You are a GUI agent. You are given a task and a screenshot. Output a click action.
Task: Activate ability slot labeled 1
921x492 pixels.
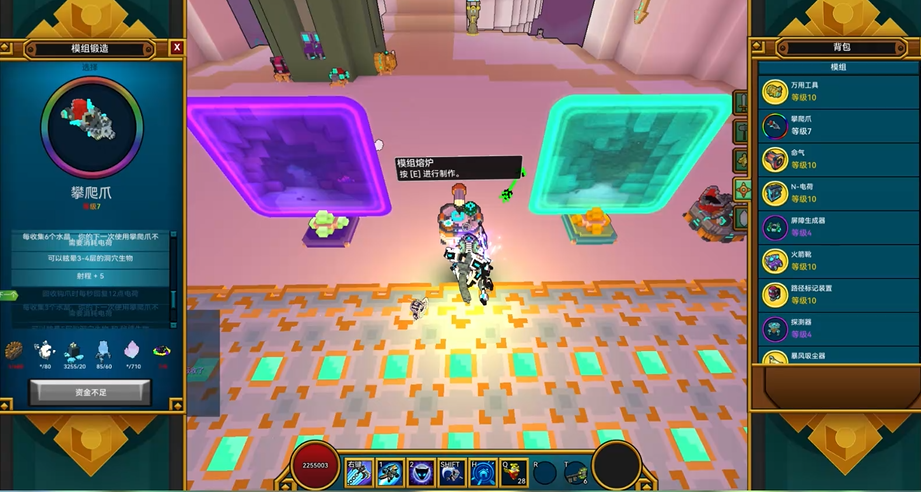point(391,473)
